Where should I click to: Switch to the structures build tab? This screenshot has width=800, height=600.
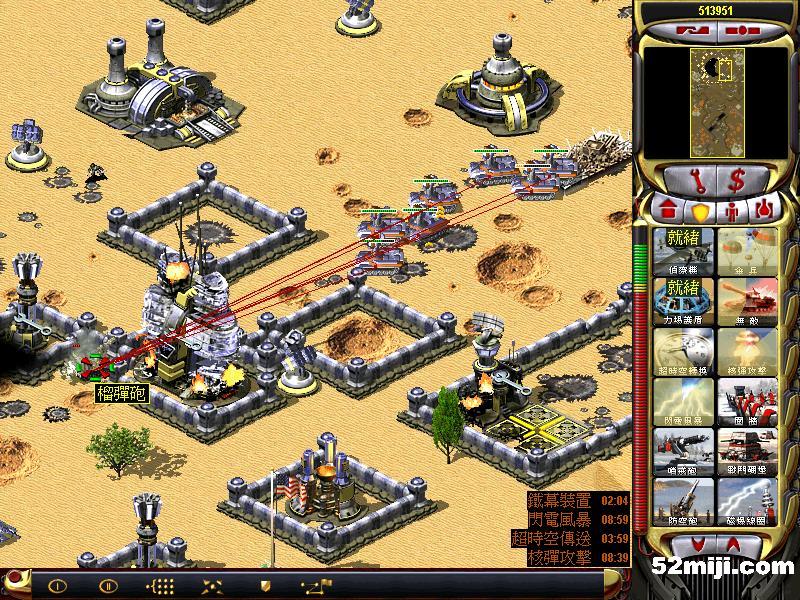666,211
